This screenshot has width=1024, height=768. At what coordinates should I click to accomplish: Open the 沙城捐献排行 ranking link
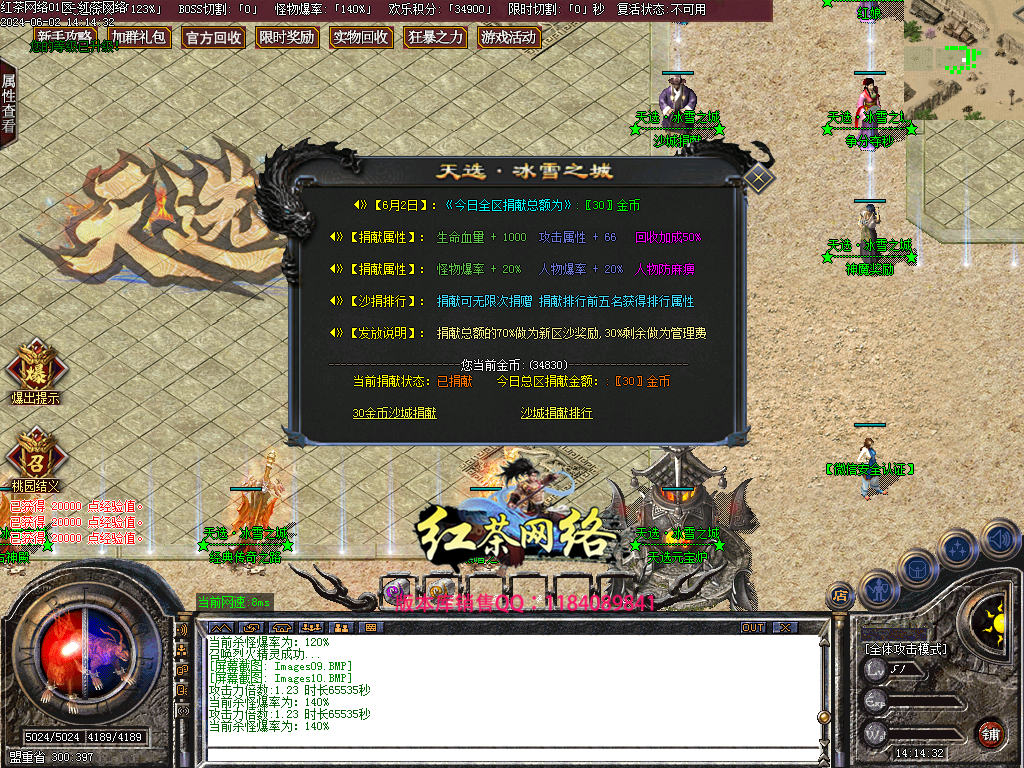[x=556, y=413]
